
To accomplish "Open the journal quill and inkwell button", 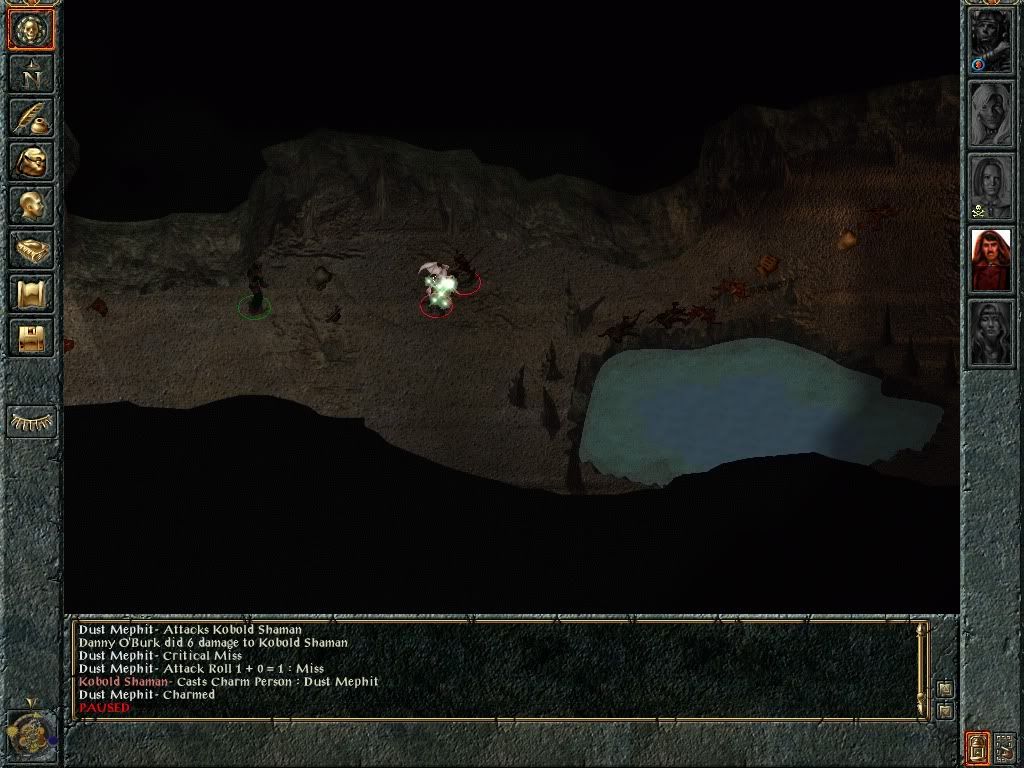I will (x=32, y=118).
